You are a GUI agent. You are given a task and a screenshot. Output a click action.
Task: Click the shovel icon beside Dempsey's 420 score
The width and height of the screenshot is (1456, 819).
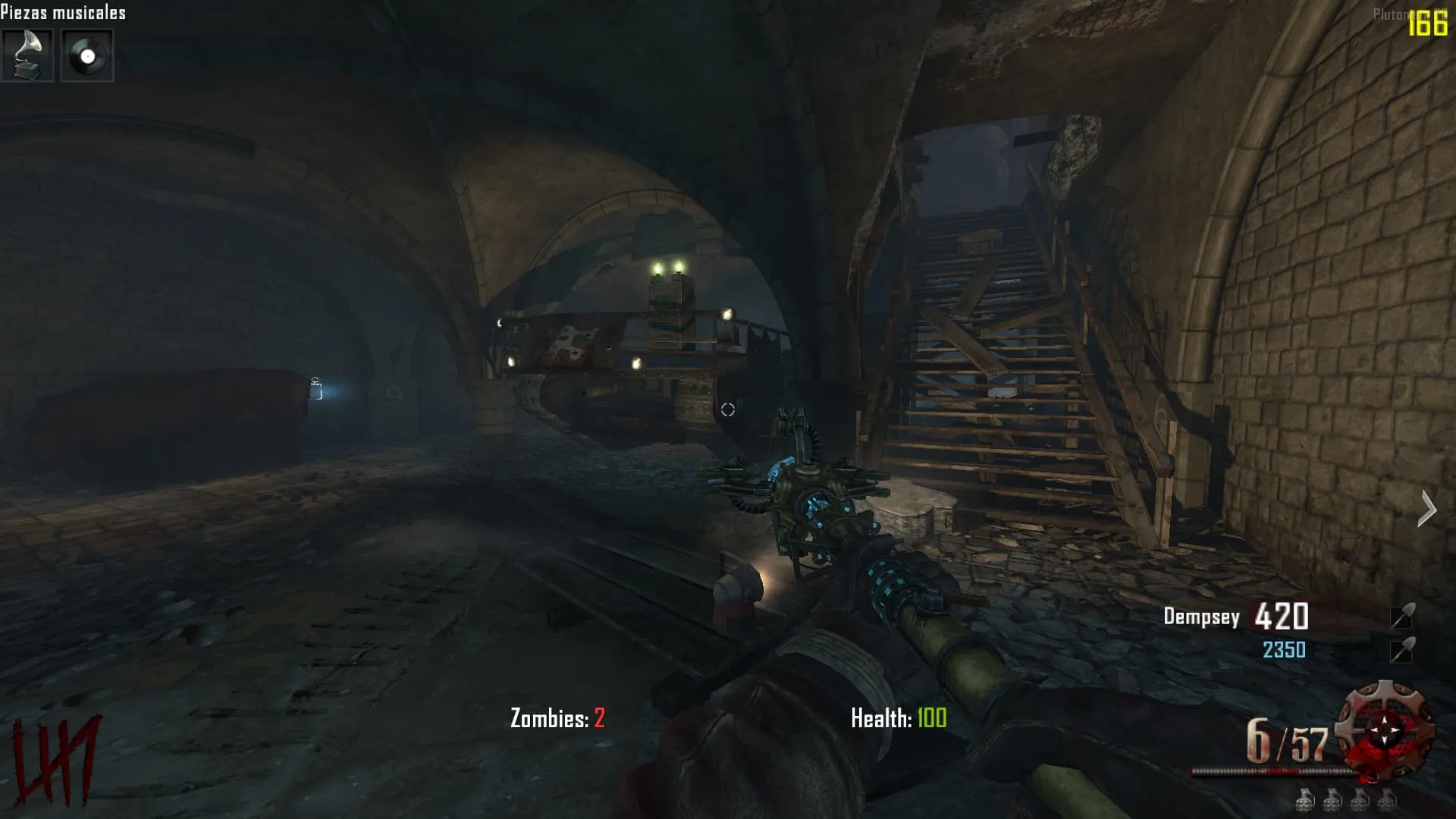pos(1402,617)
